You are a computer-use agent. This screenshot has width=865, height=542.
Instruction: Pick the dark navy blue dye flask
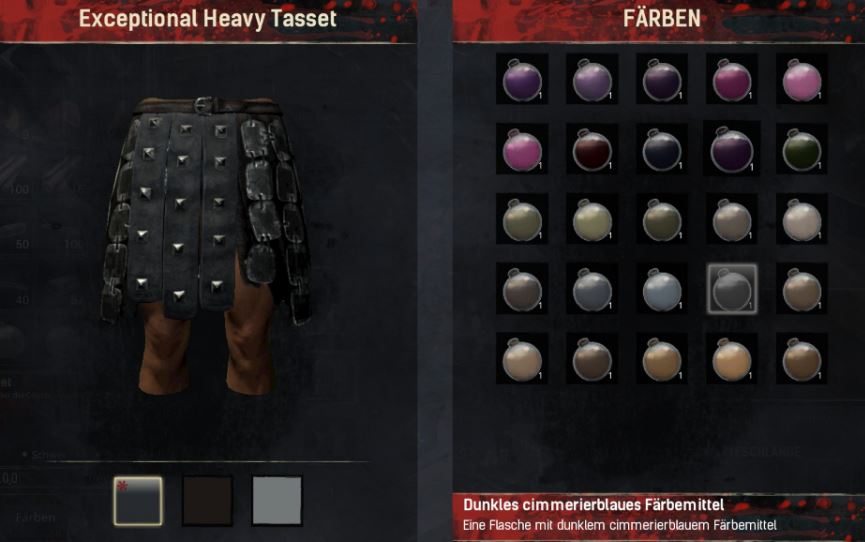[661, 150]
